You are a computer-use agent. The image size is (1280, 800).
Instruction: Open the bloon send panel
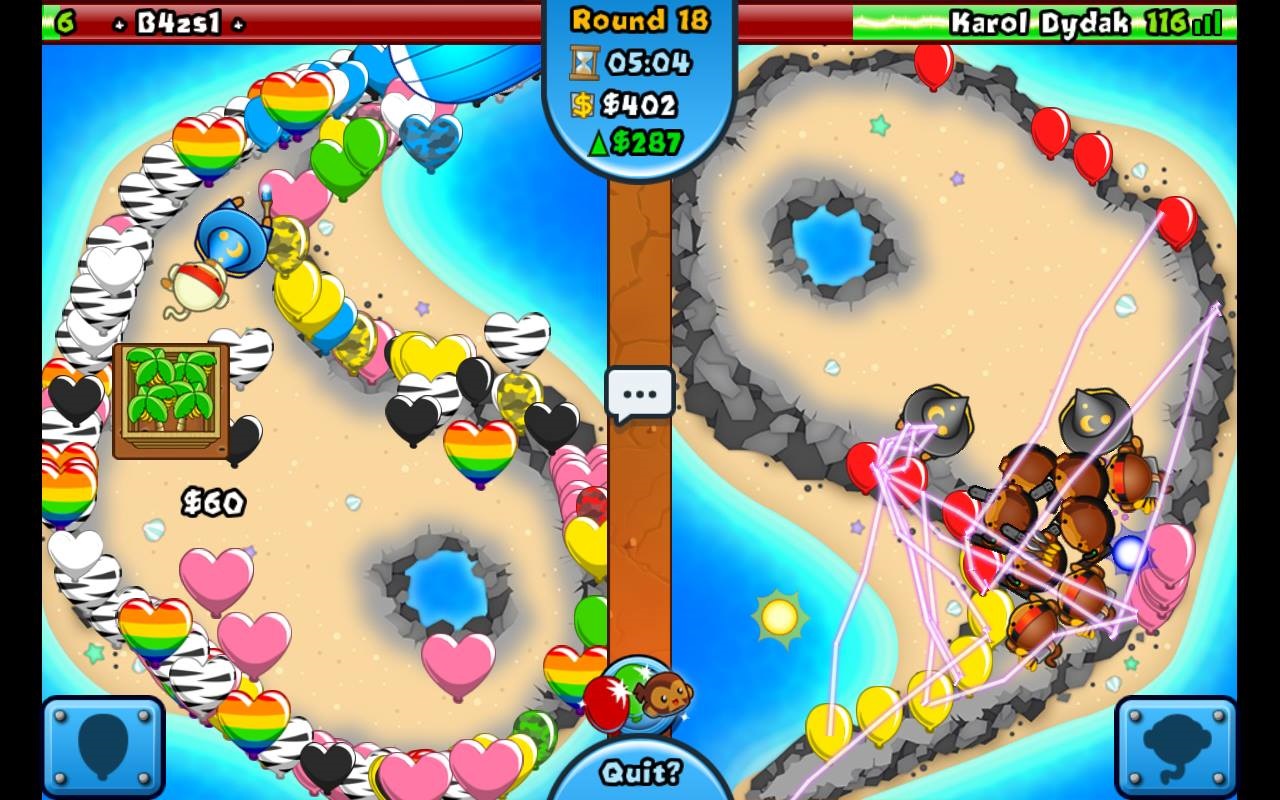pos(103,747)
